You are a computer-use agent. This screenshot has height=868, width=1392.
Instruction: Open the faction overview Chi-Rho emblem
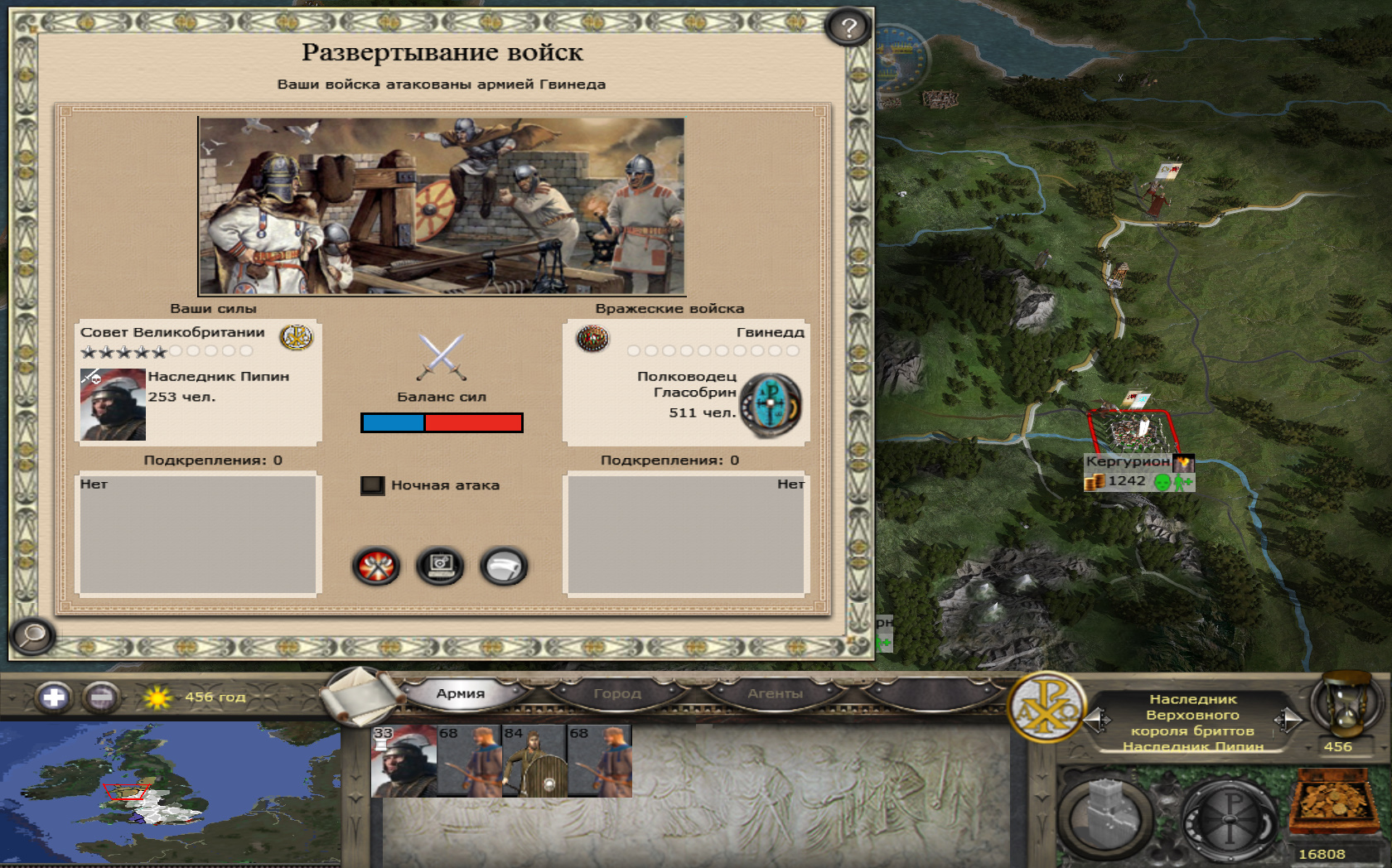1046,706
